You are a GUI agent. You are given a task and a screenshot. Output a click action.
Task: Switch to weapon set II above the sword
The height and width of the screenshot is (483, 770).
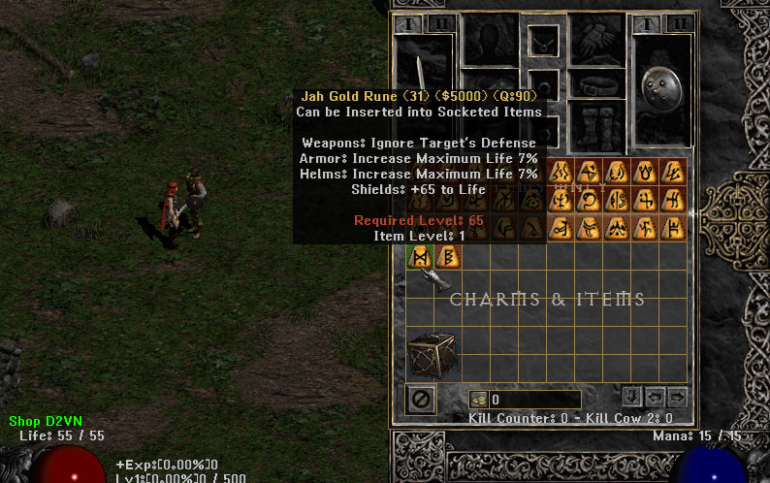[440, 22]
